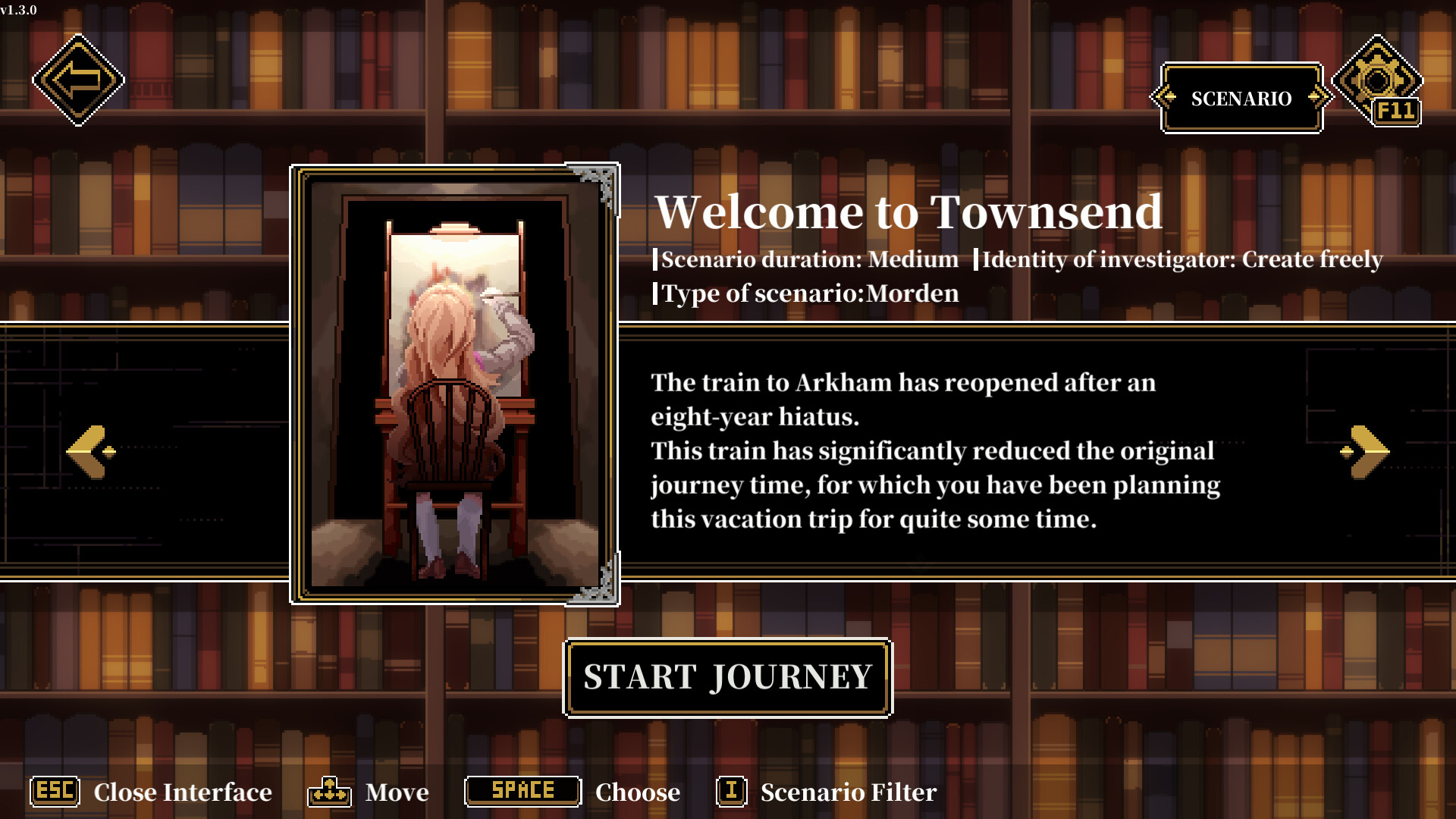
Task: Open the Scenario Filter option
Action: point(849,792)
